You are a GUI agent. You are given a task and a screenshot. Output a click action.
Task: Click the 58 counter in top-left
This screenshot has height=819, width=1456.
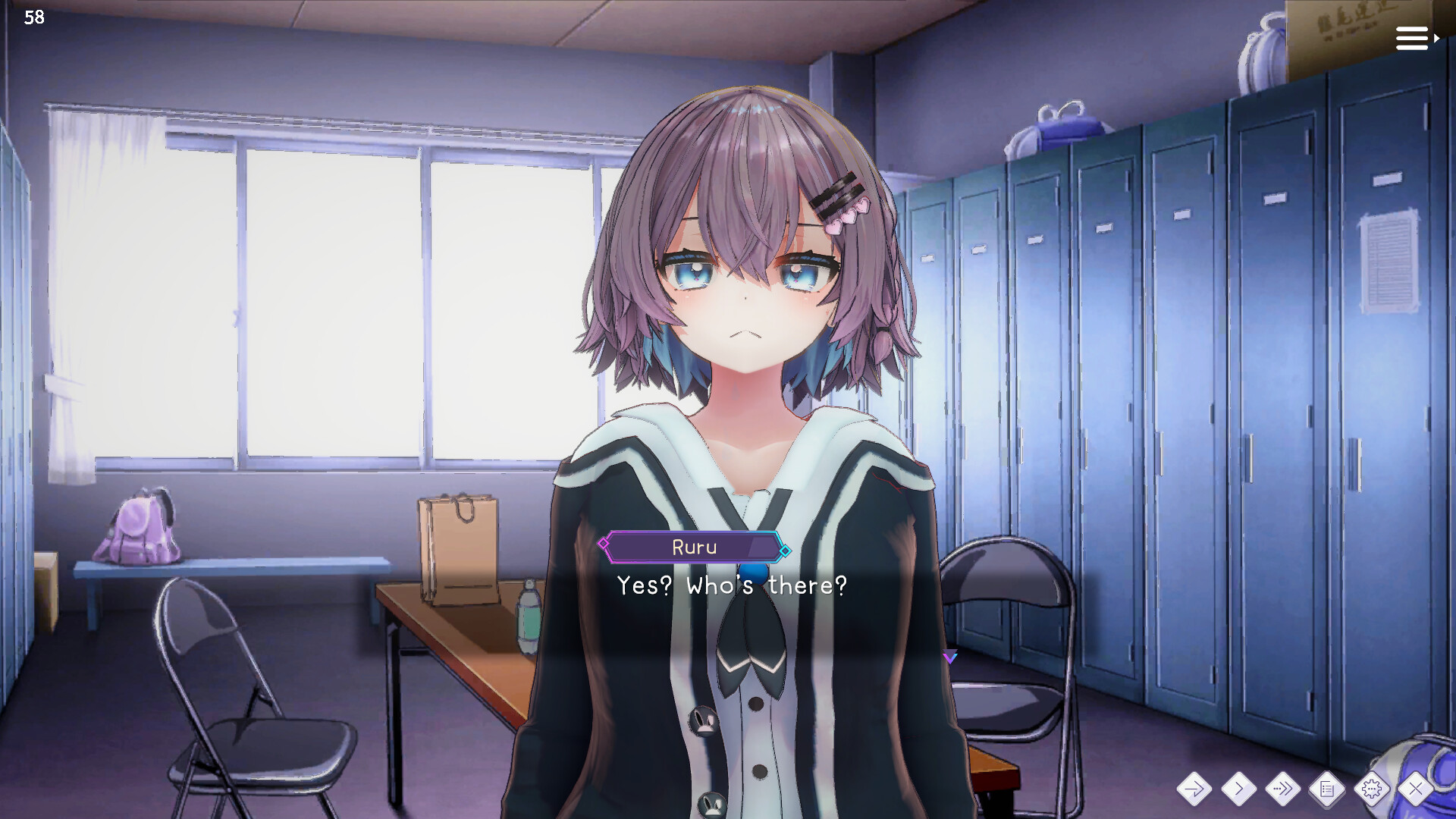tap(33, 17)
